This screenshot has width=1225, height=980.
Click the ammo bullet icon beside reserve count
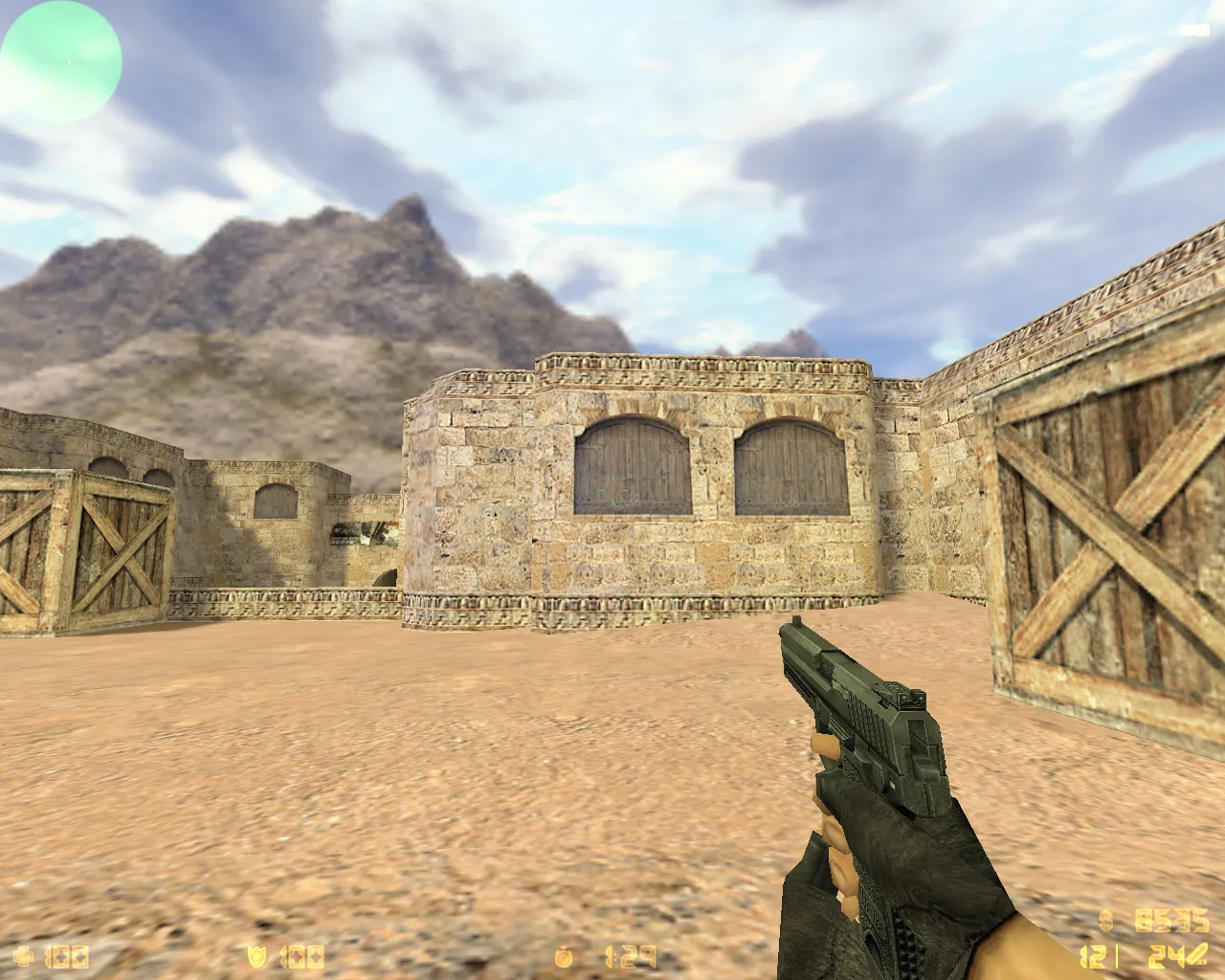pyautogui.click(x=1198, y=955)
